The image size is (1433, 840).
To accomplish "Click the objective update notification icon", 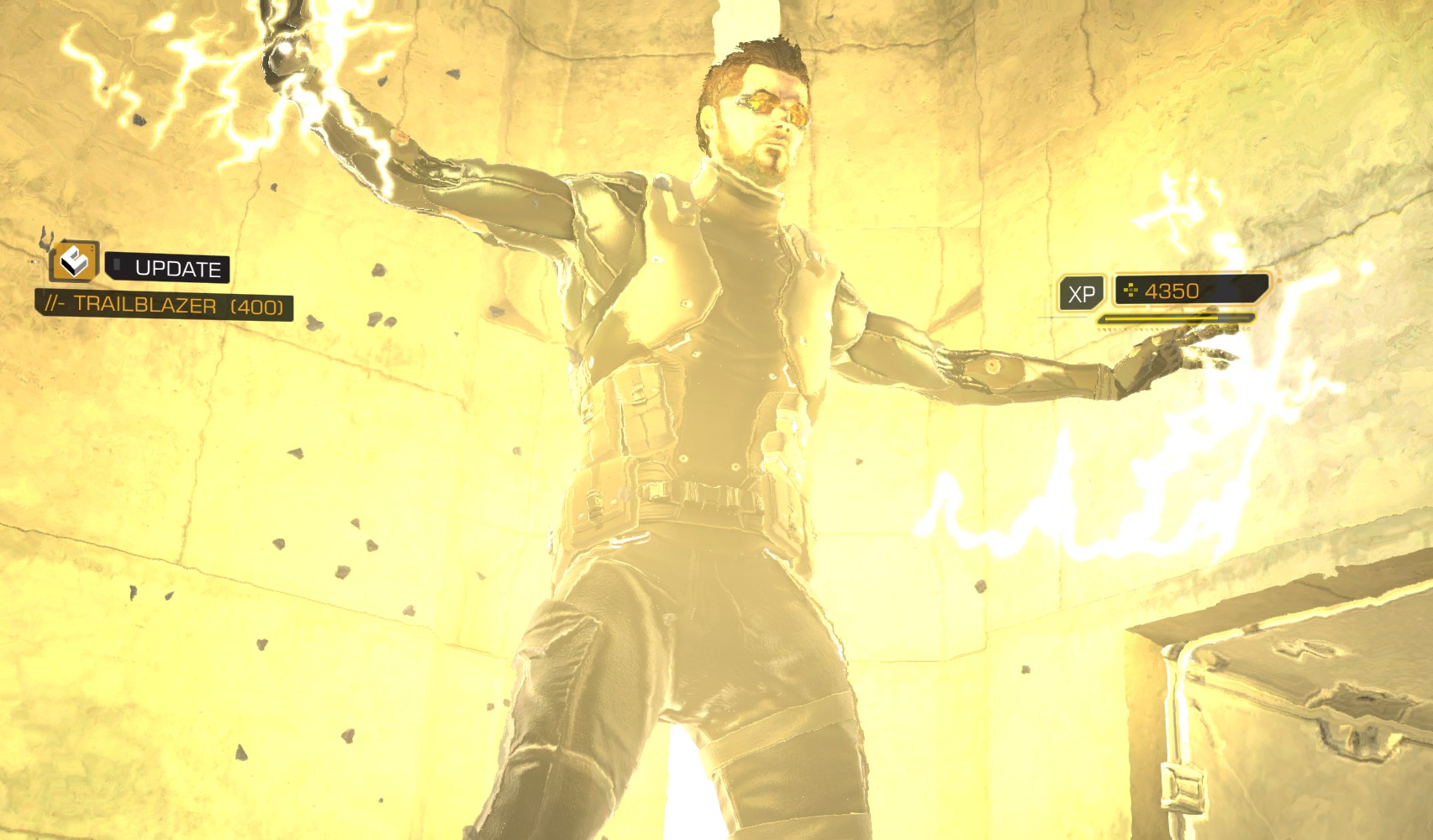I will [x=74, y=262].
